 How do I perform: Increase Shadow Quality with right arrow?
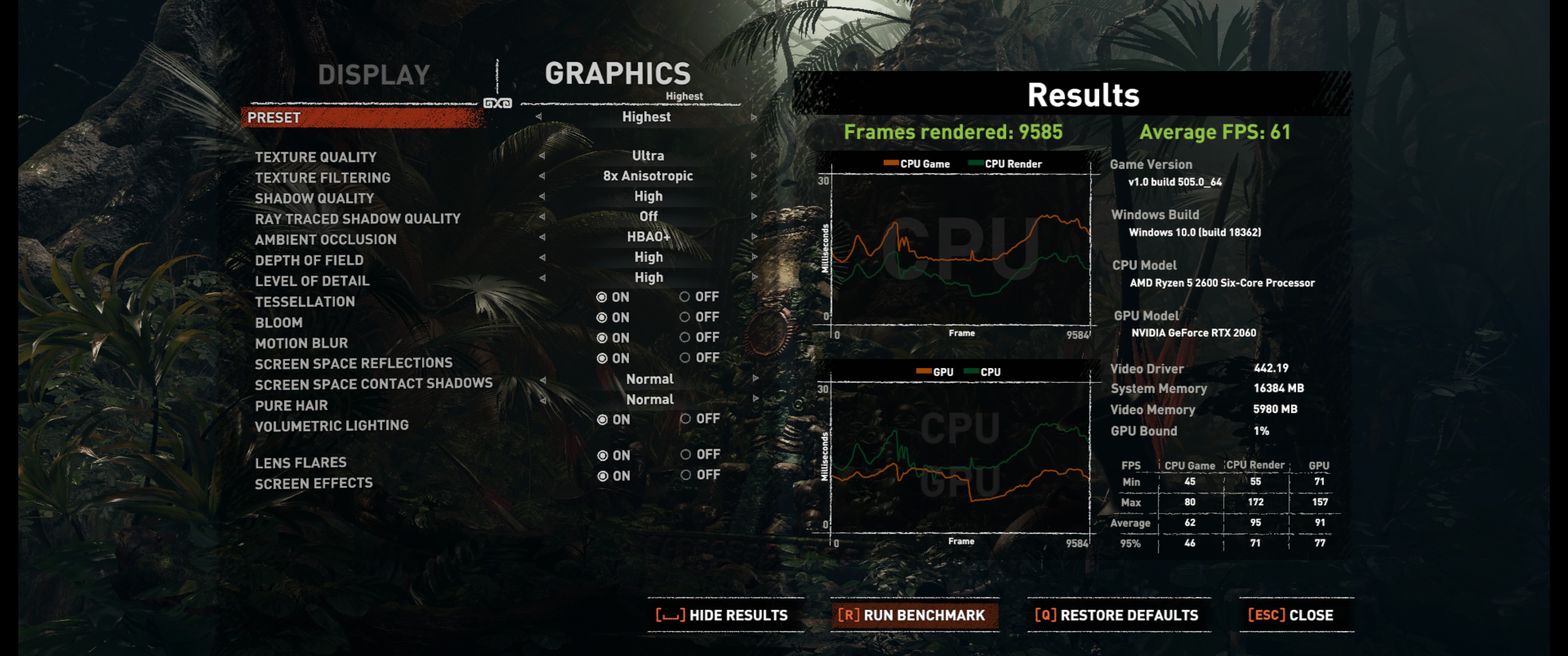pyautogui.click(x=753, y=196)
